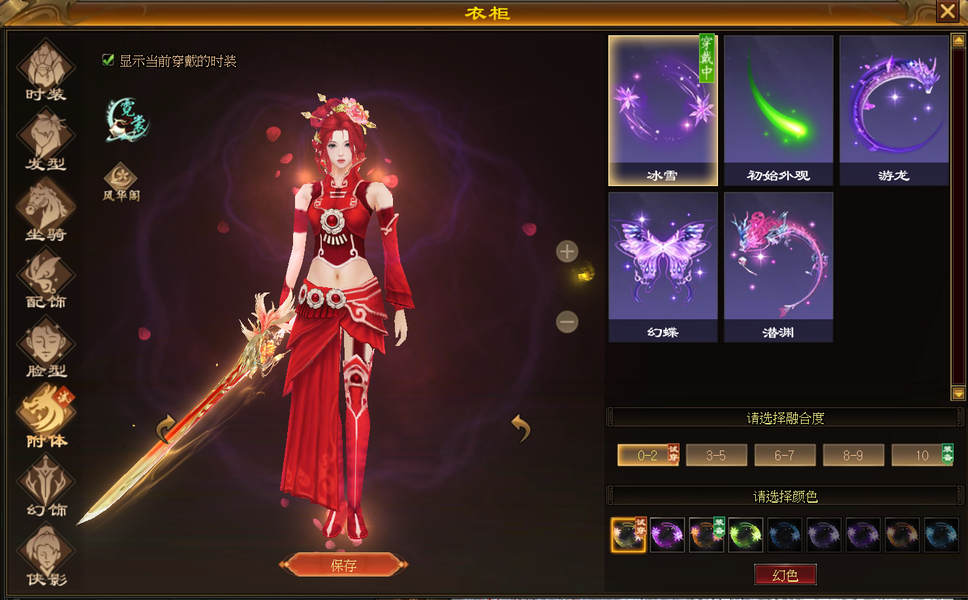This screenshot has width=968, height=600.
Task: Open the 侠影 tab
Action: point(45,552)
